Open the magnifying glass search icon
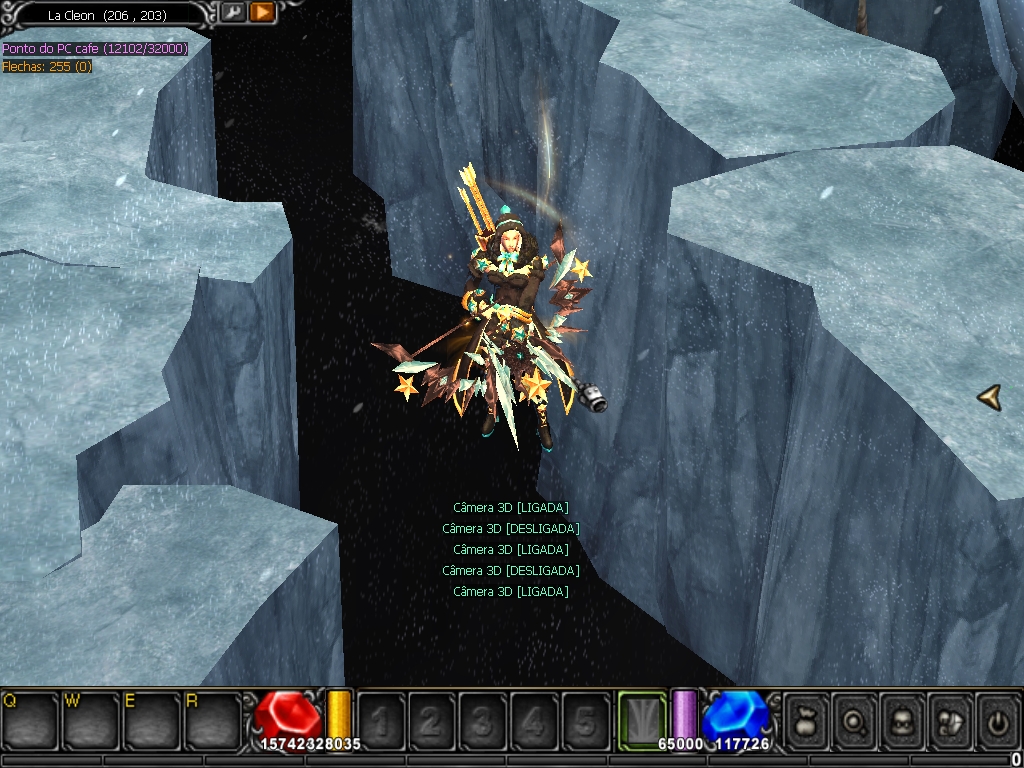Screen dimensions: 1024x768 [x=855, y=719]
